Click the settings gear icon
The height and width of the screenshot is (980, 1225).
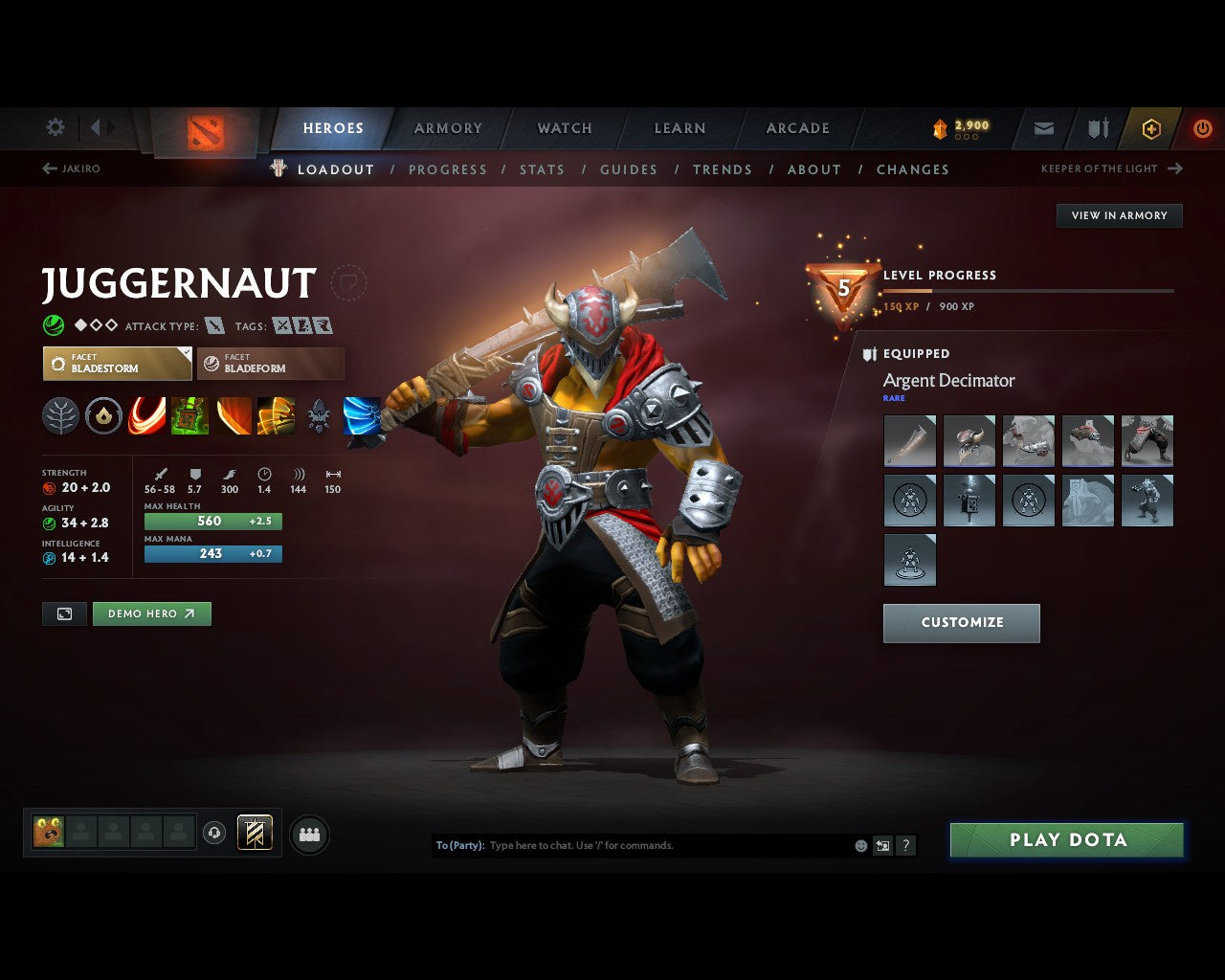tap(55, 127)
